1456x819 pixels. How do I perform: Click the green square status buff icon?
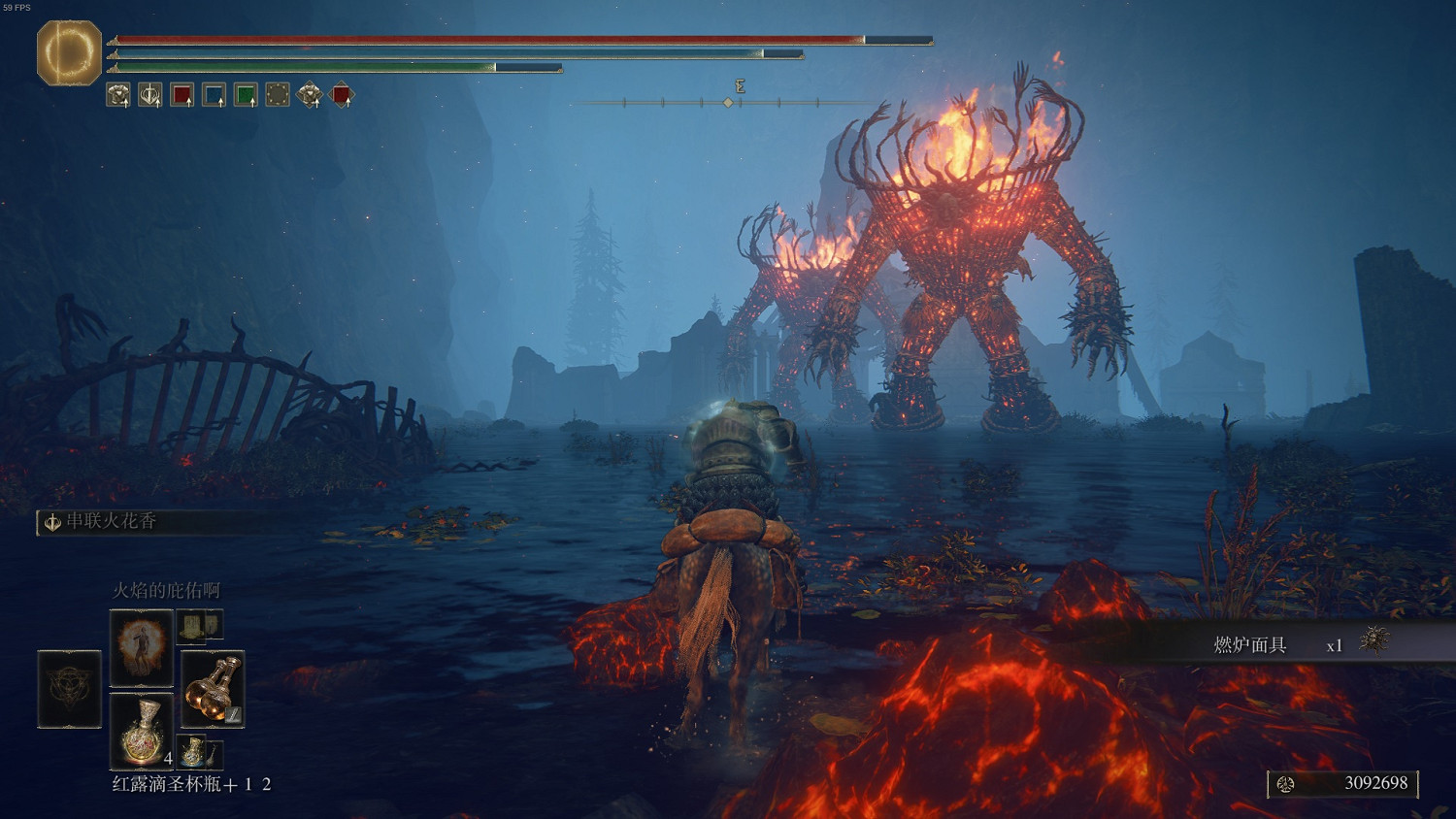pyautogui.click(x=246, y=95)
